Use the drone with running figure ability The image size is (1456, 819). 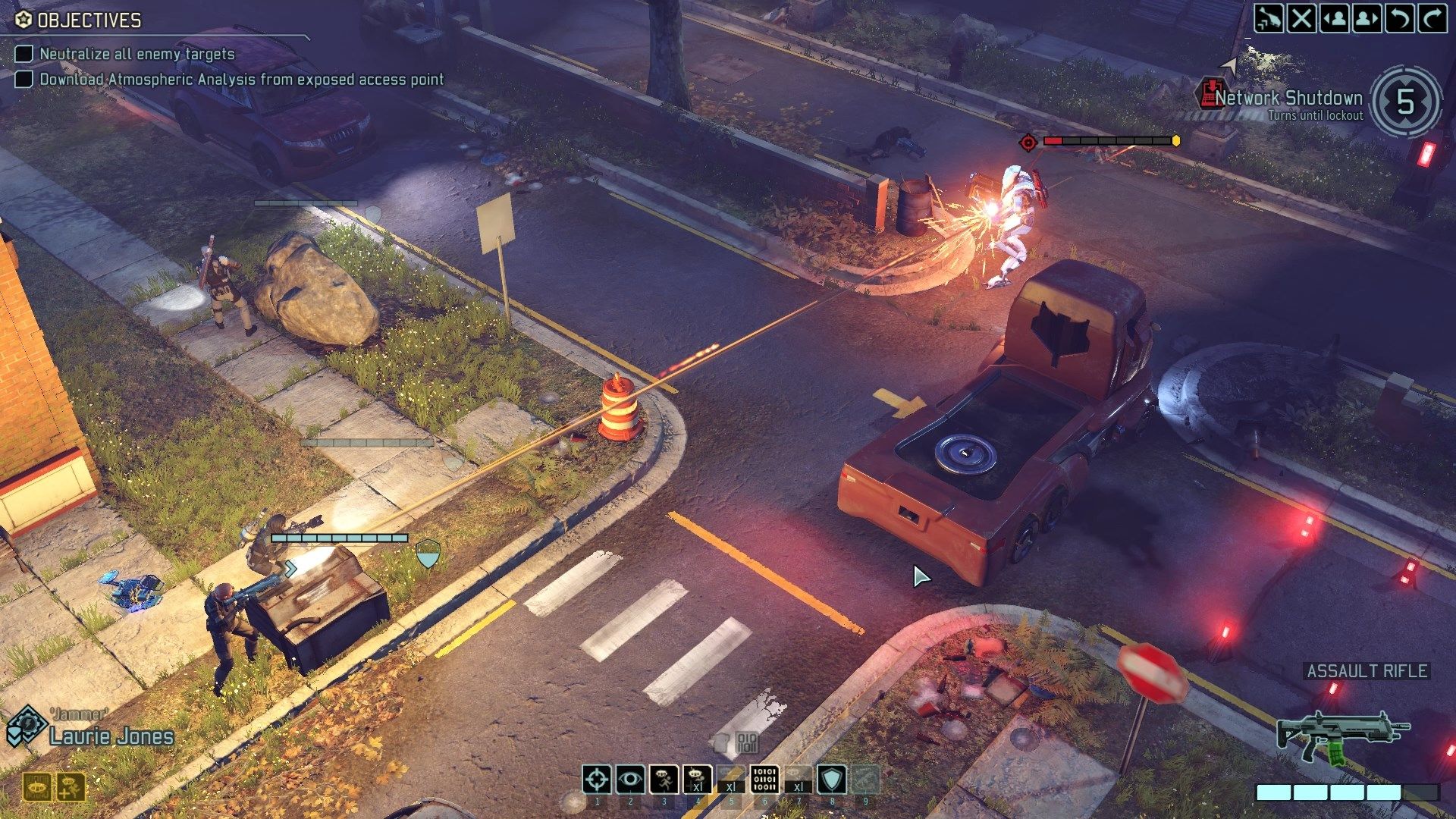pos(664,779)
